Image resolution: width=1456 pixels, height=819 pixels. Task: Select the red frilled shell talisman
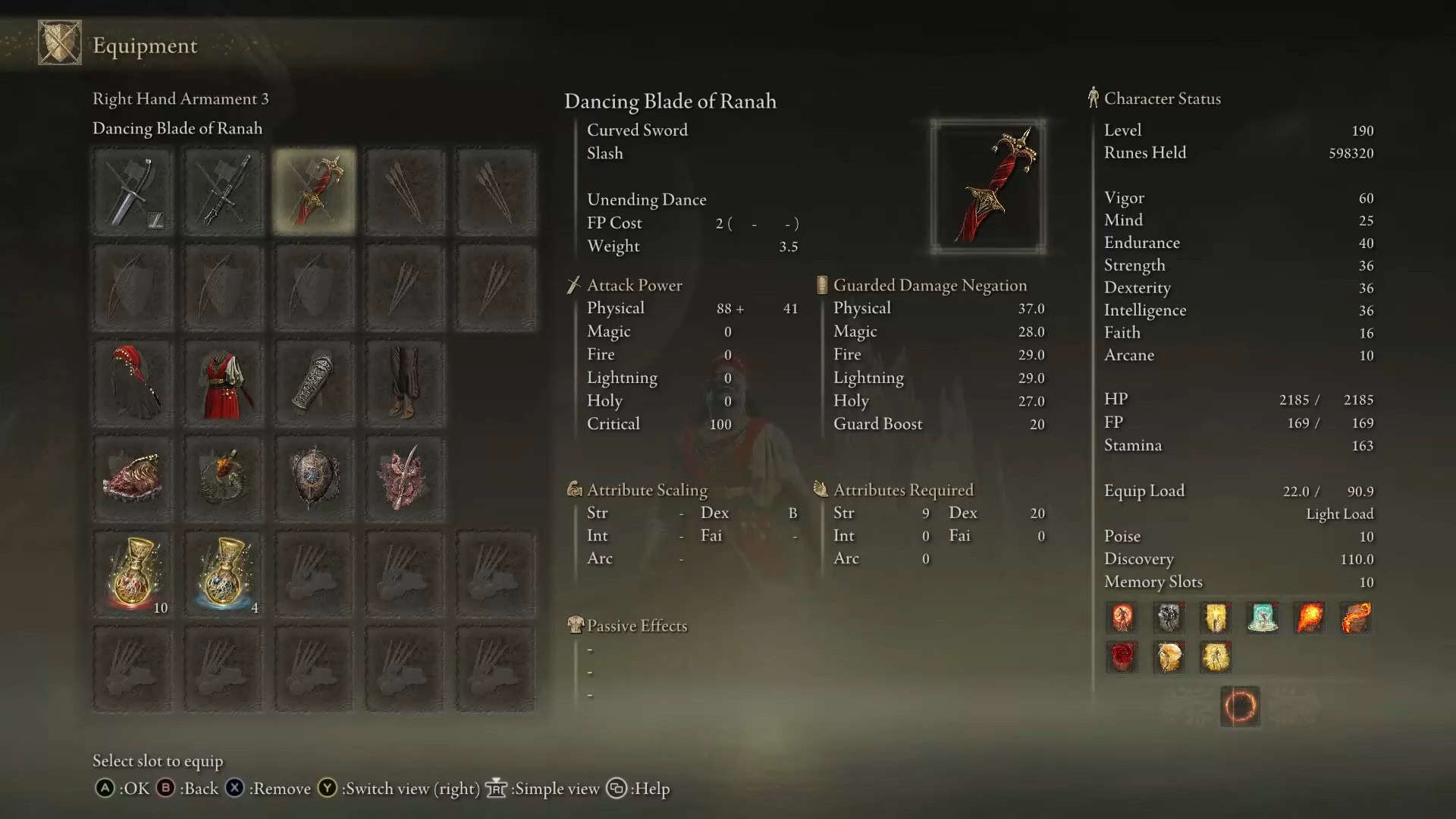tap(133, 478)
